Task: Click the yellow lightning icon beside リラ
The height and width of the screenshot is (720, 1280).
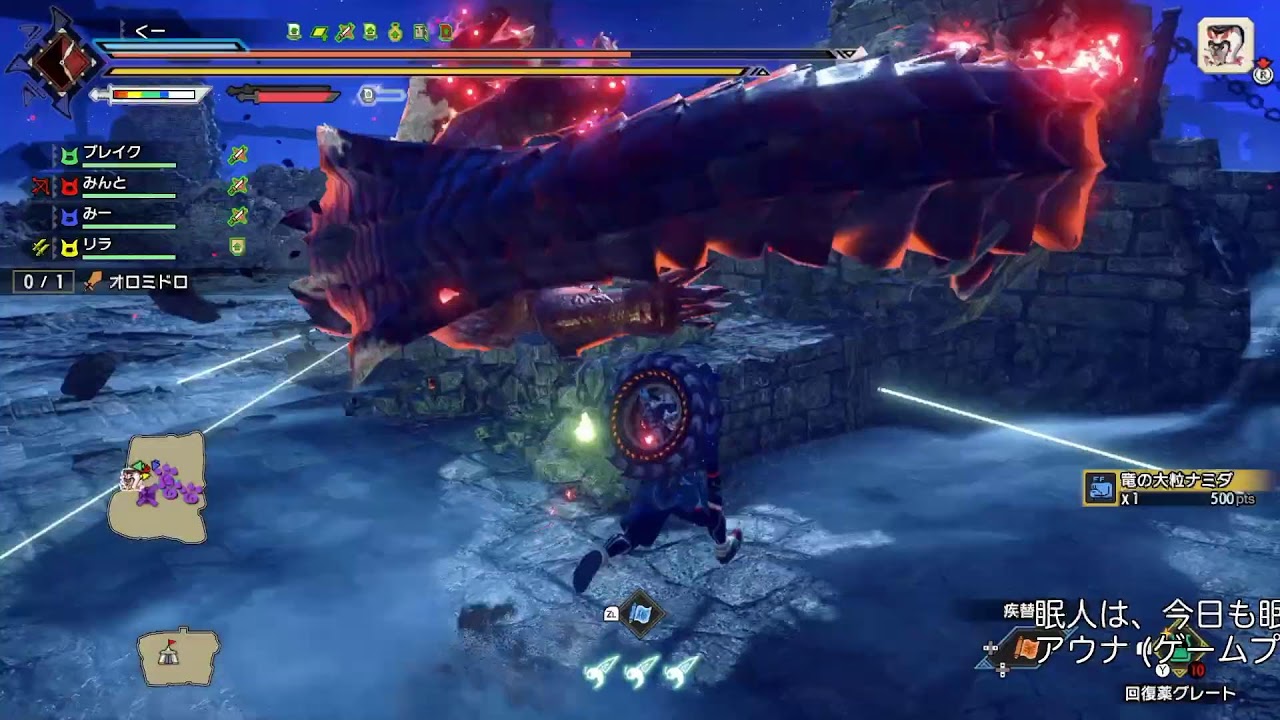Action: (x=40, y=246)
